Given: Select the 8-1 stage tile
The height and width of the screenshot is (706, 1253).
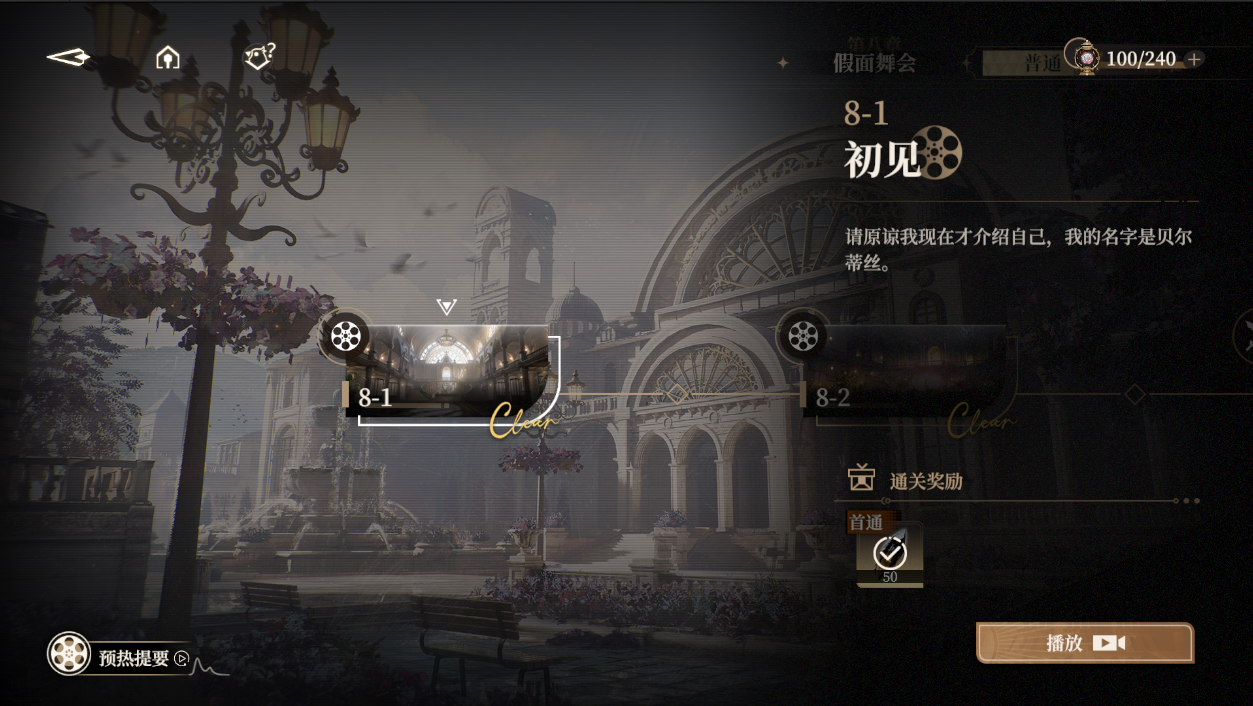Looking at the screenshot, I should (x=448, y=370).
